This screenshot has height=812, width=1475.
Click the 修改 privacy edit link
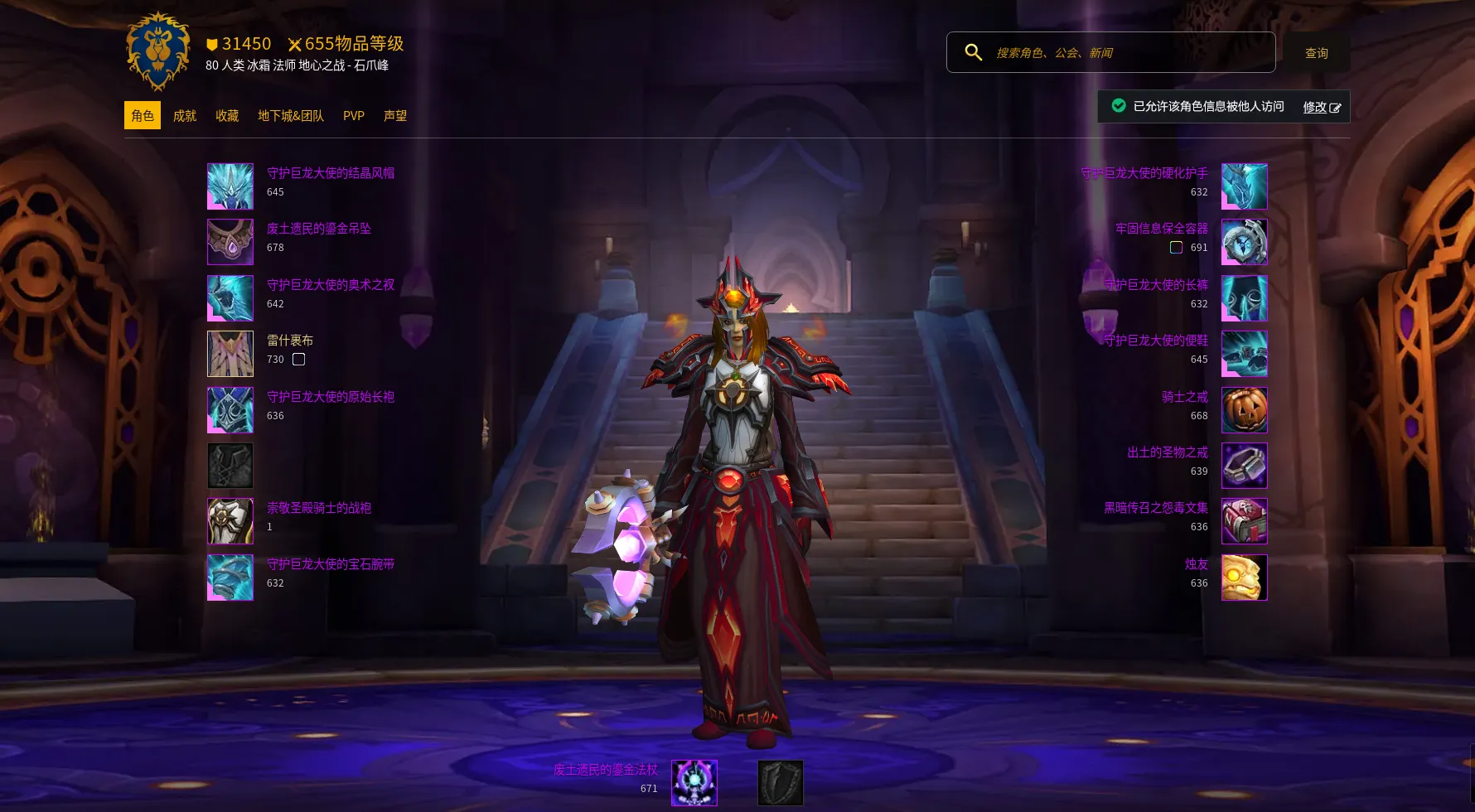tap(1321, 107)
